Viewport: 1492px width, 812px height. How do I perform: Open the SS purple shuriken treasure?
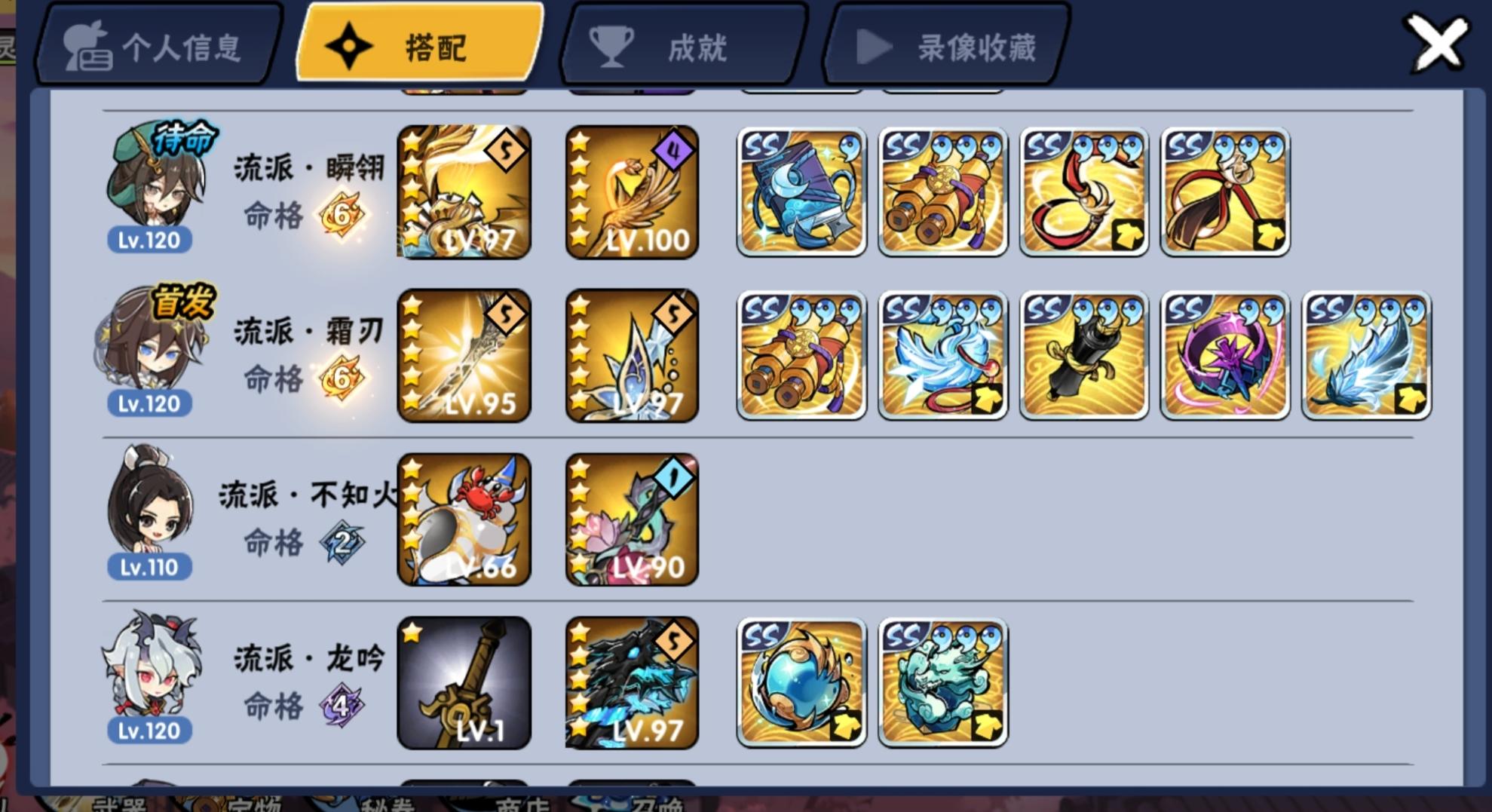click(1221, 355)
